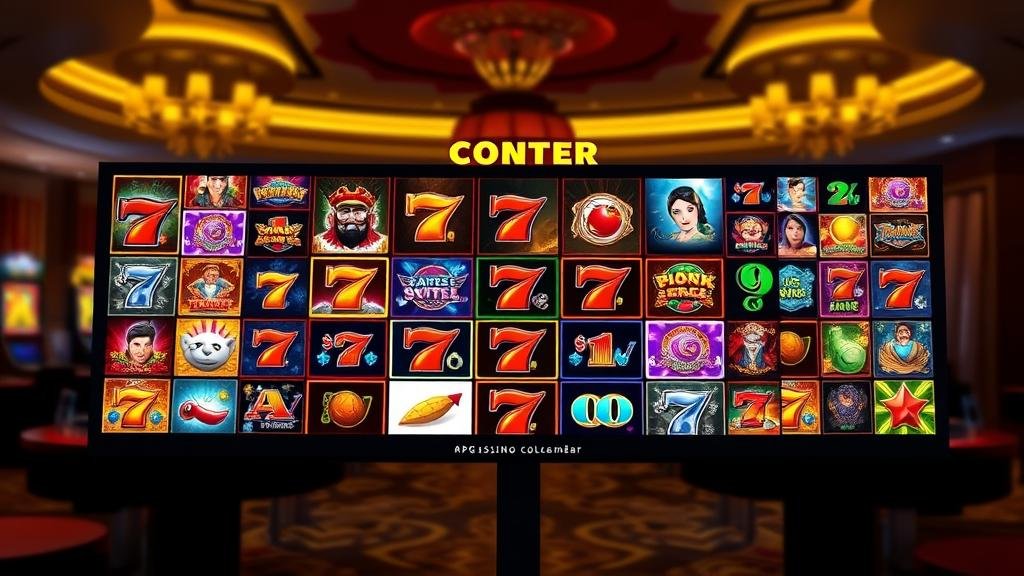Screen dimensions: 1024x576
Task: Select the dark-haired man on red tile
Action: point(139,347)
